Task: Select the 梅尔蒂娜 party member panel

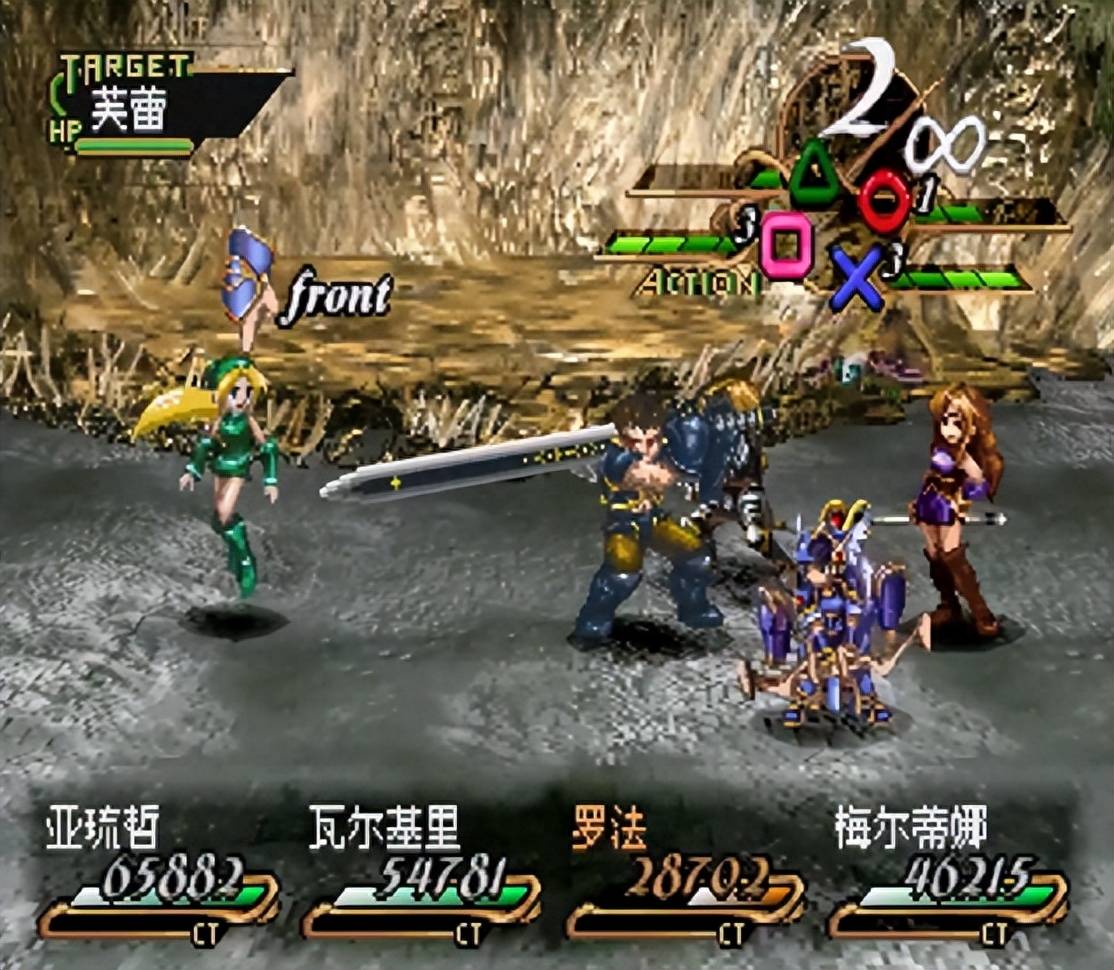Action: click(946, 875)
